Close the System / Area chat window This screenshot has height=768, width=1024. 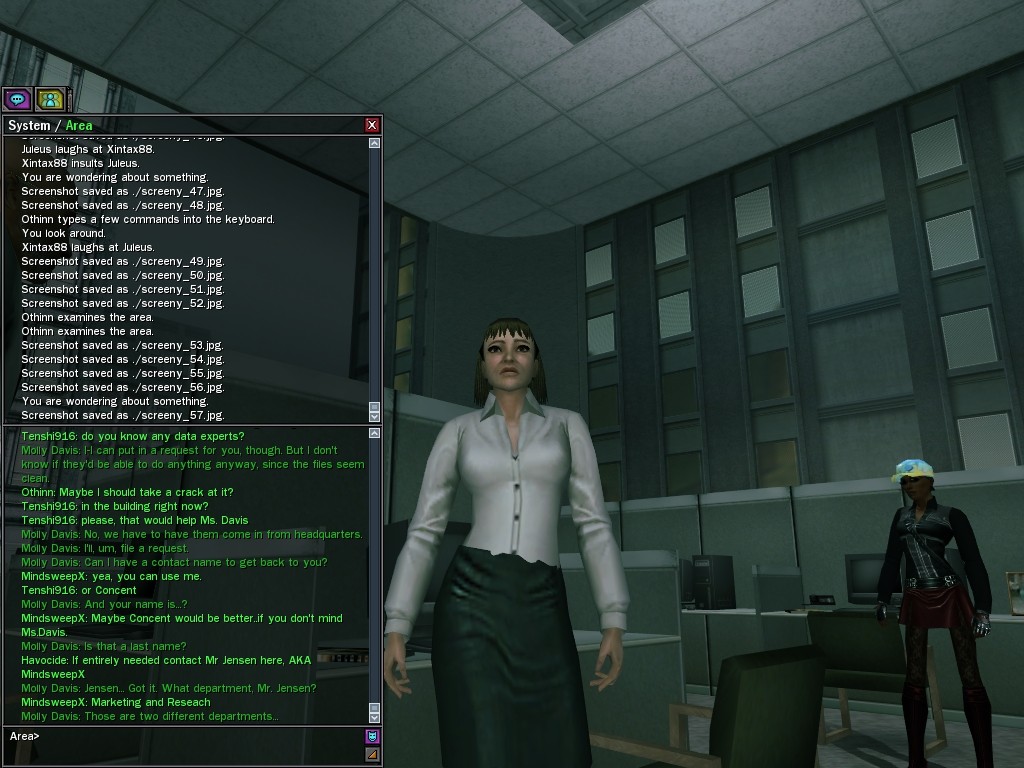[372, 125]
